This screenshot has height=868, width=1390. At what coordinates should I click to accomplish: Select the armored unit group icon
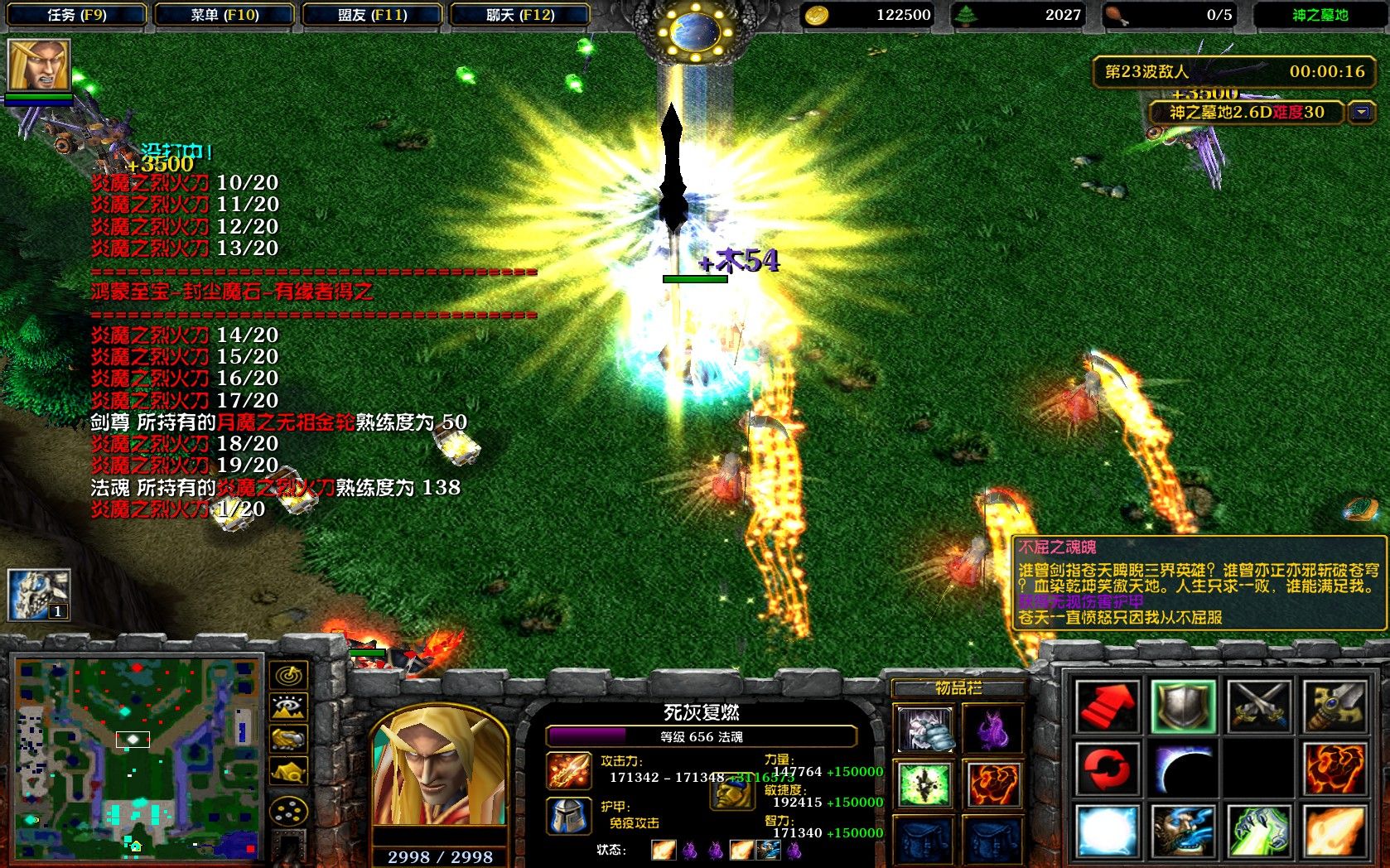point(39,594)
